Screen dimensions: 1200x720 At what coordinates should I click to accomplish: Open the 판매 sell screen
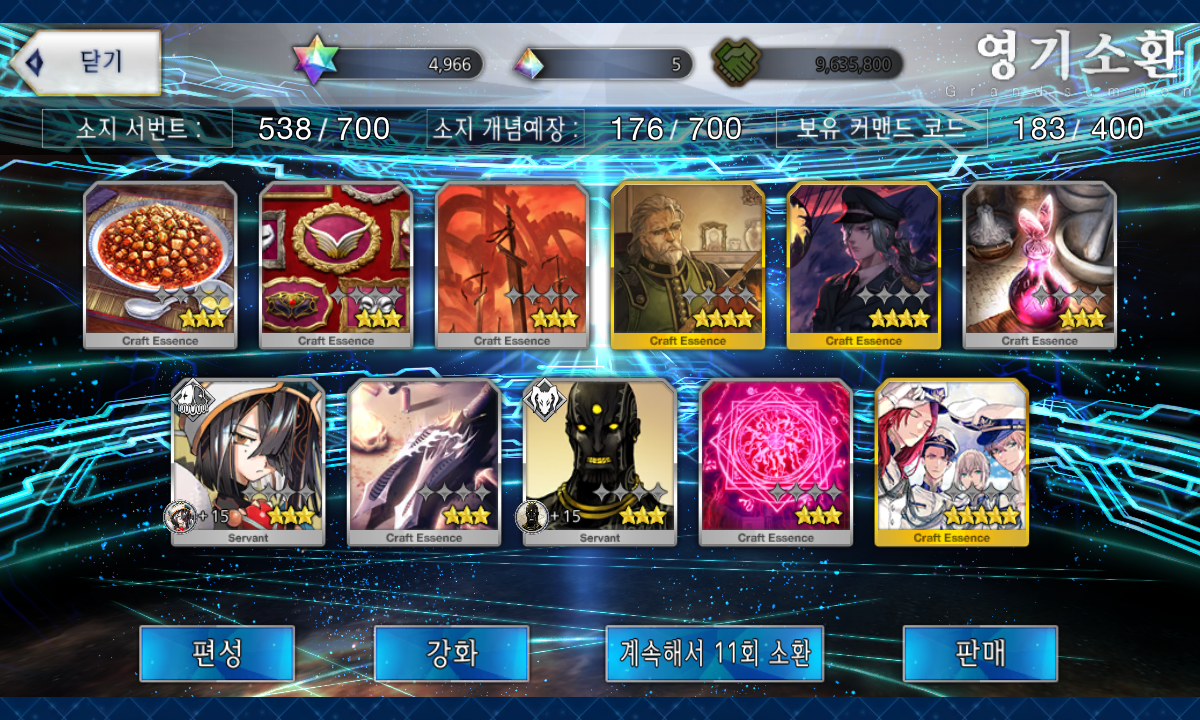pos(980,653)
